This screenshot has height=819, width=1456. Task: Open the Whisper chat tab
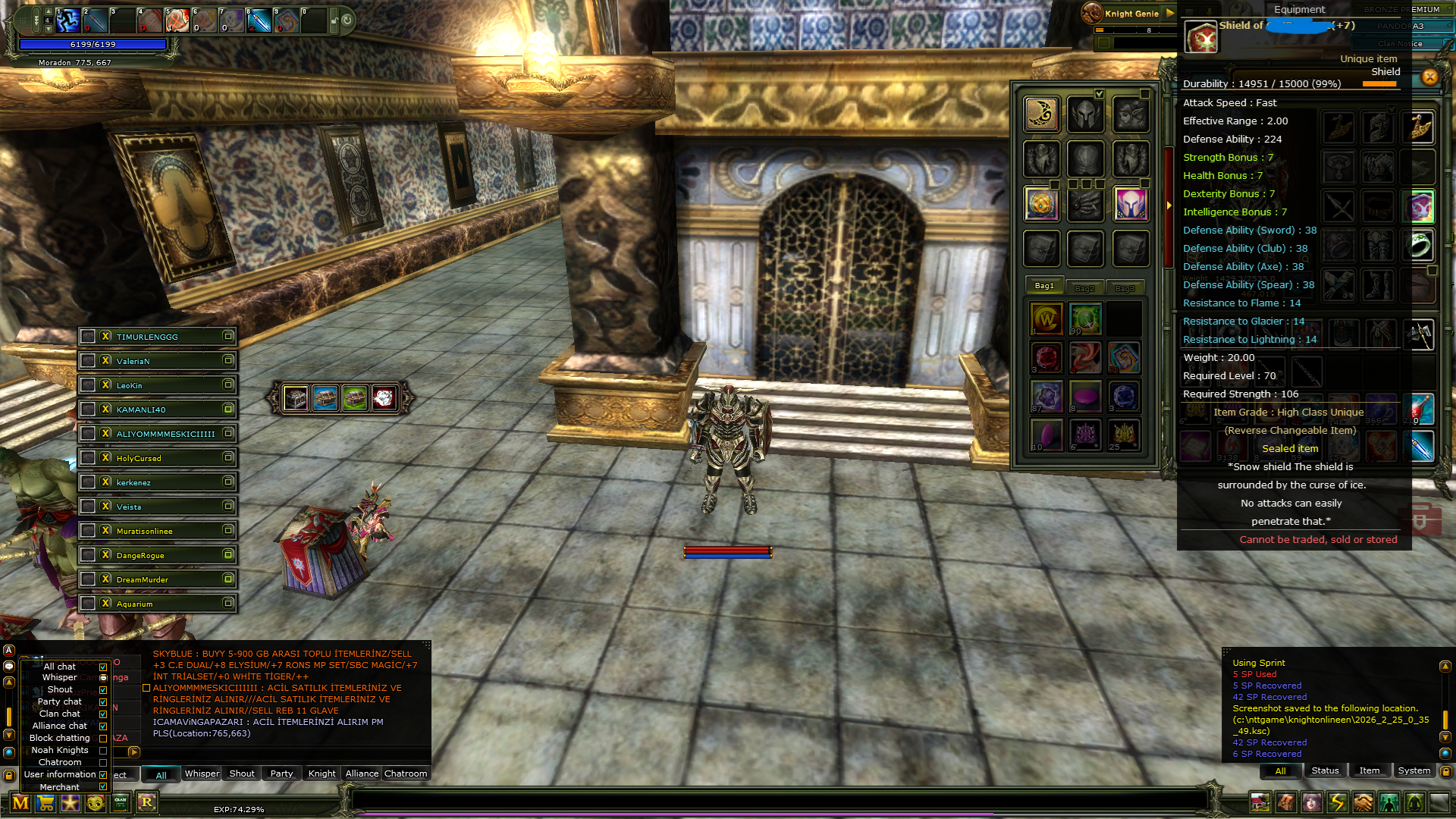tap(202, 773)
